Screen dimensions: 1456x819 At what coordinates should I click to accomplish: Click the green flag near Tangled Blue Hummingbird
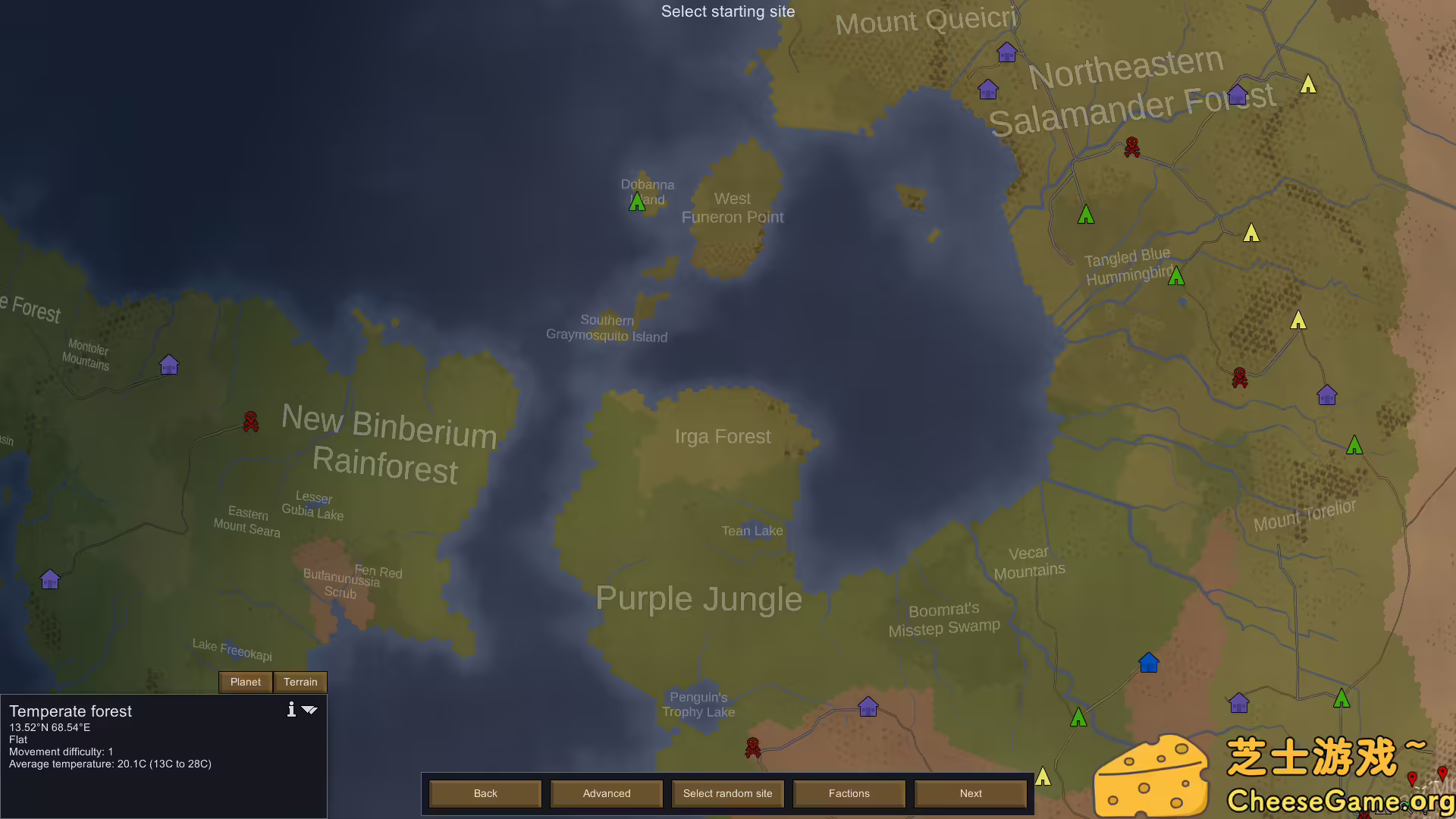click(1176, 276)
